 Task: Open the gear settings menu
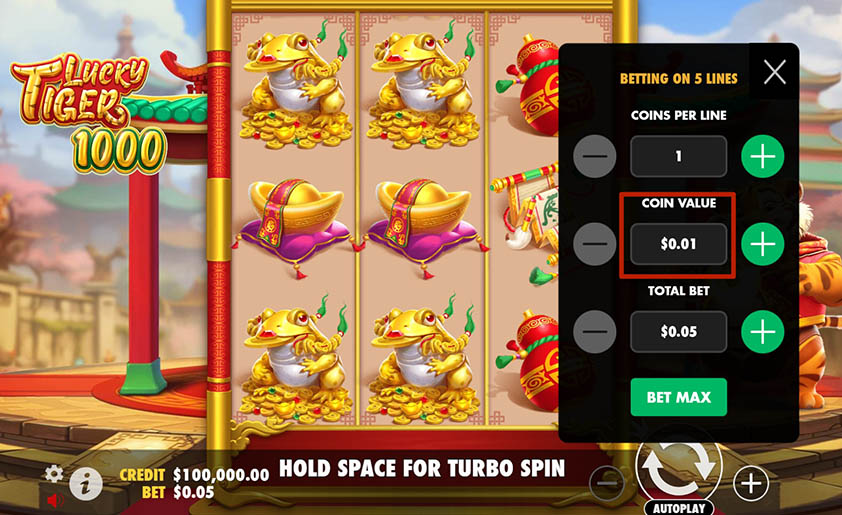[x=54, y=473]
